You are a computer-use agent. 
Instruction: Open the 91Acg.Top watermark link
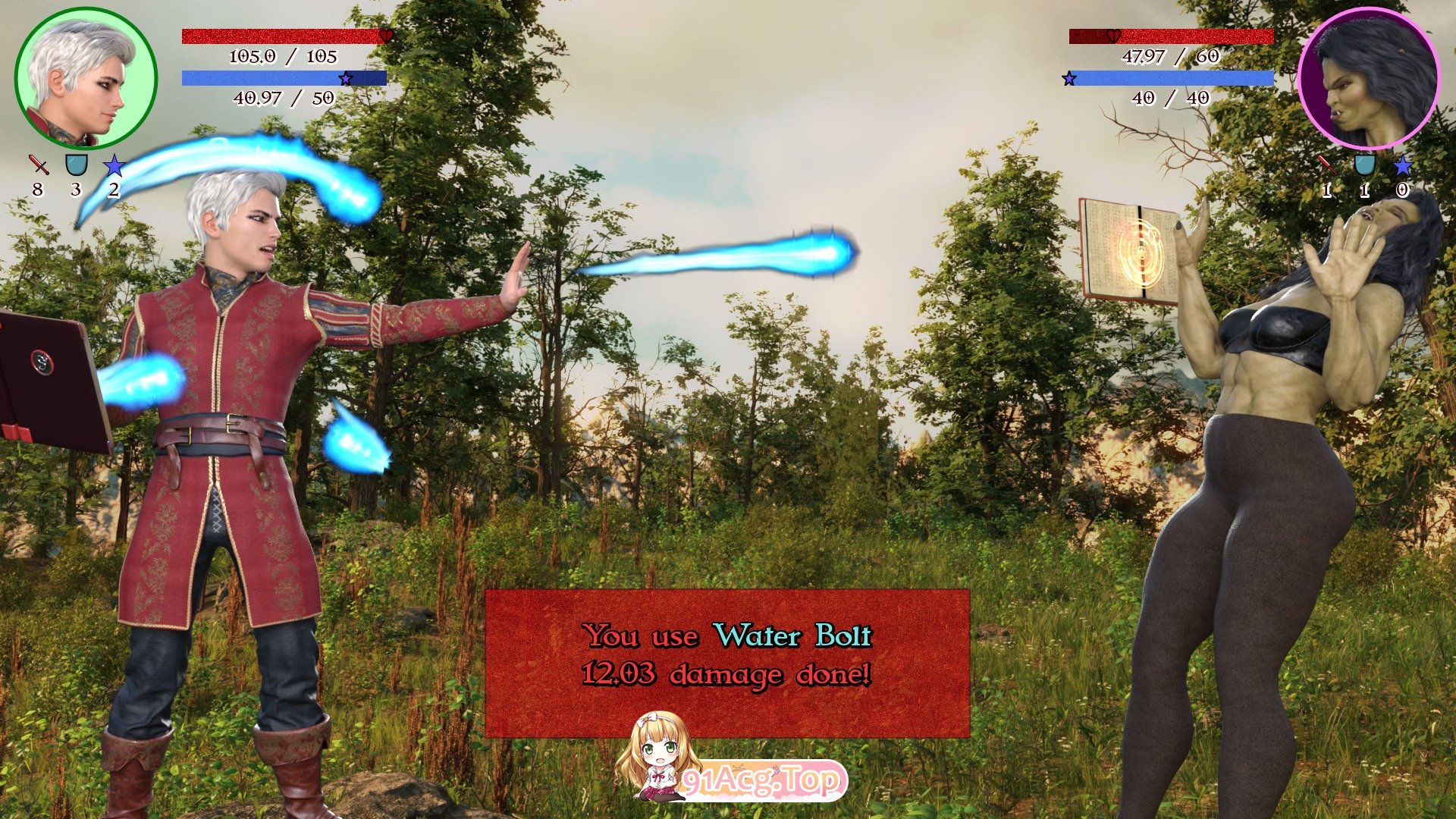coord(761,780)
